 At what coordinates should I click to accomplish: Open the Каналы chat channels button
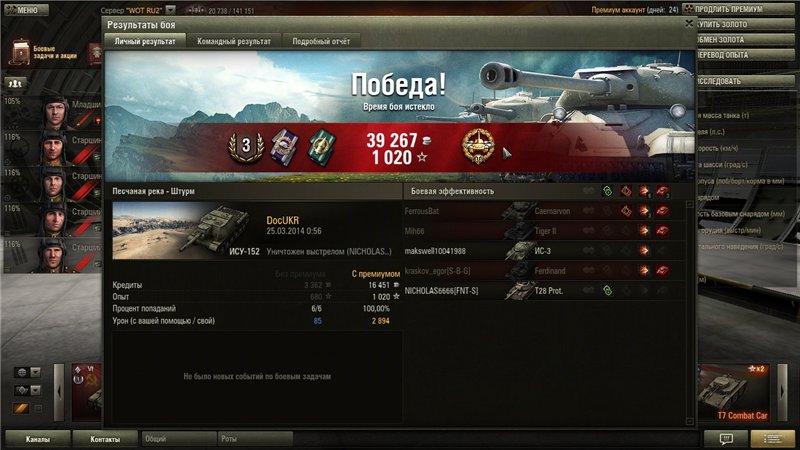click(38, 439)
